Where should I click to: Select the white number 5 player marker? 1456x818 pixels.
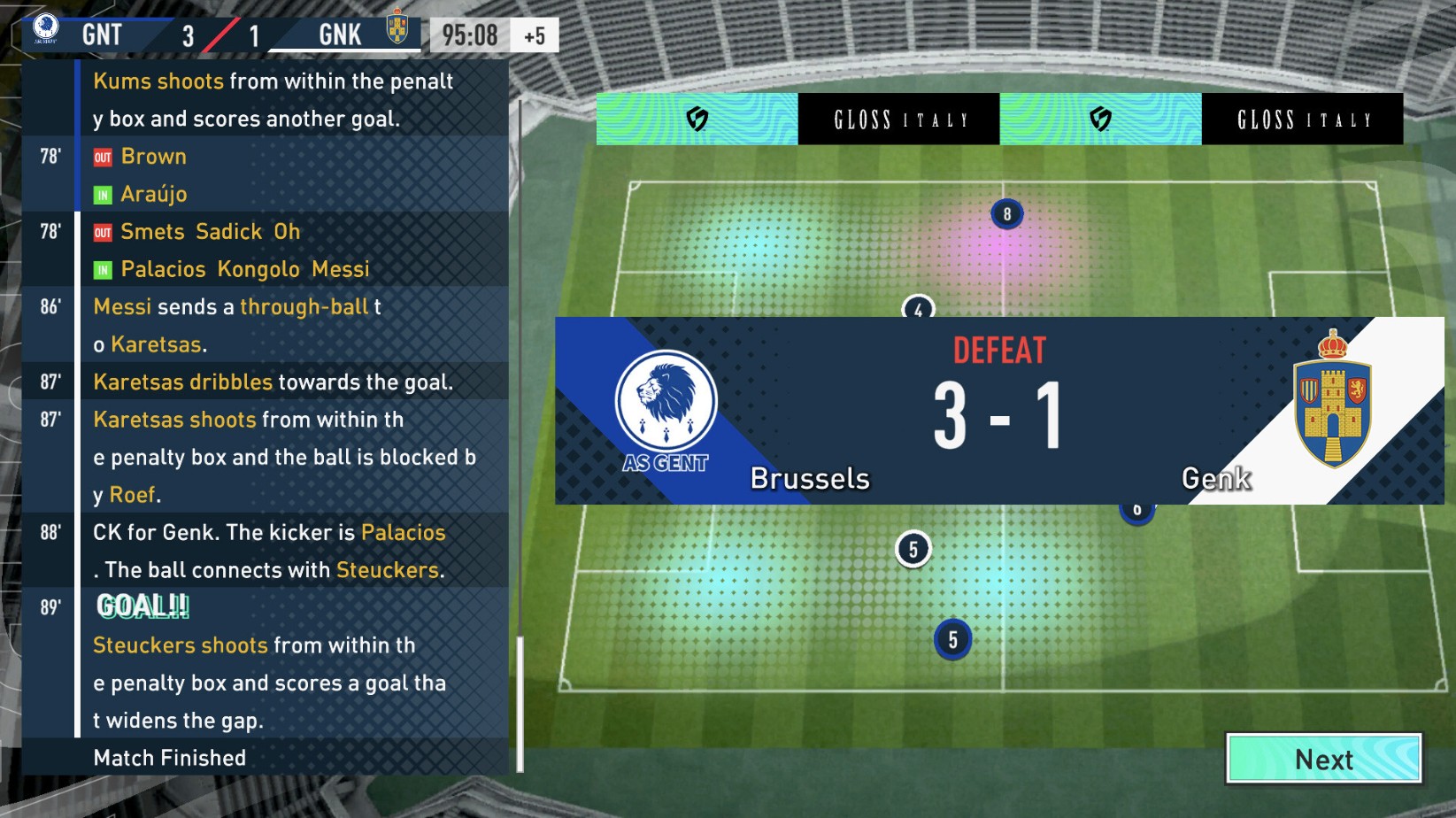[912, 548]
